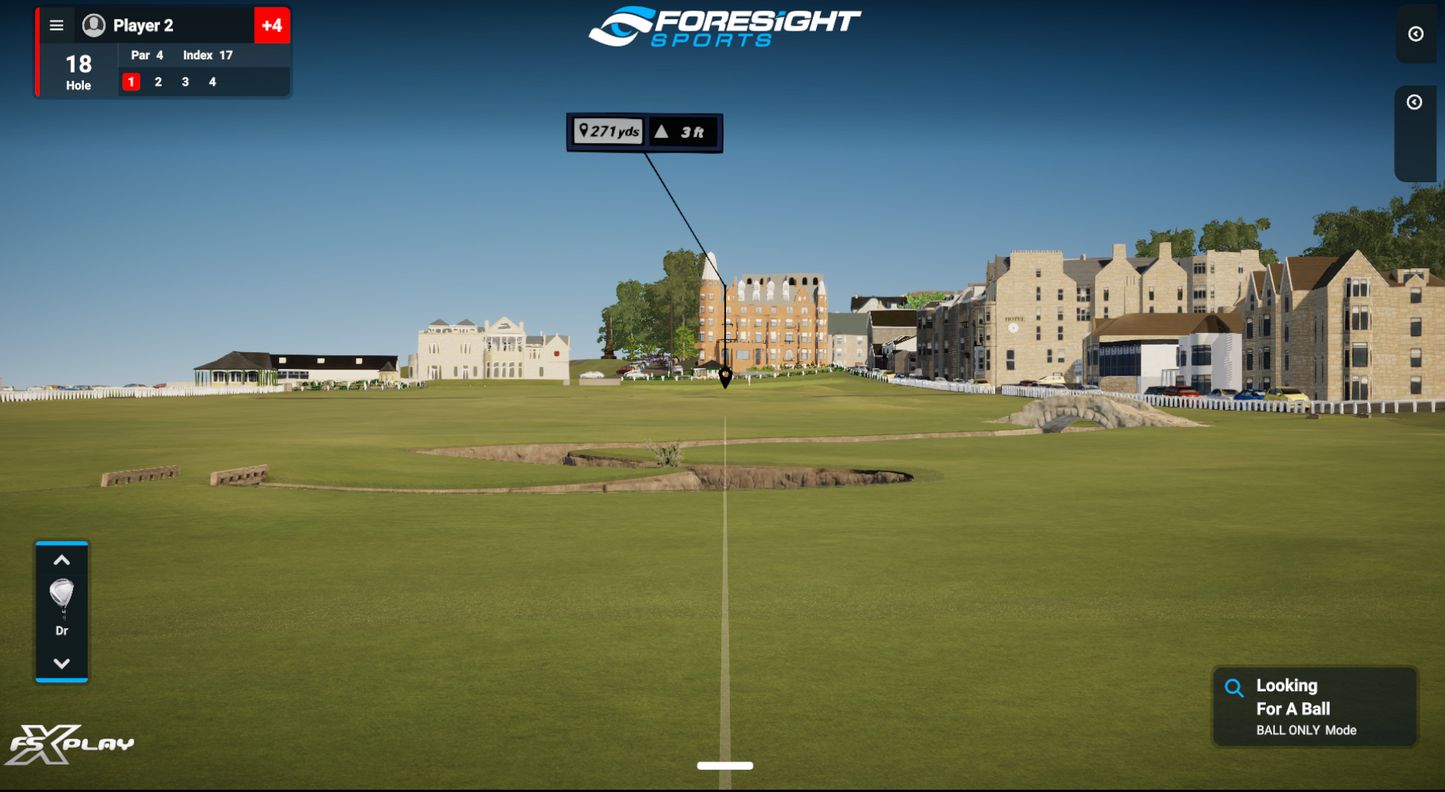
Task: Click the lower circular arrow icon on right edge
Action: pos(1414,102)
